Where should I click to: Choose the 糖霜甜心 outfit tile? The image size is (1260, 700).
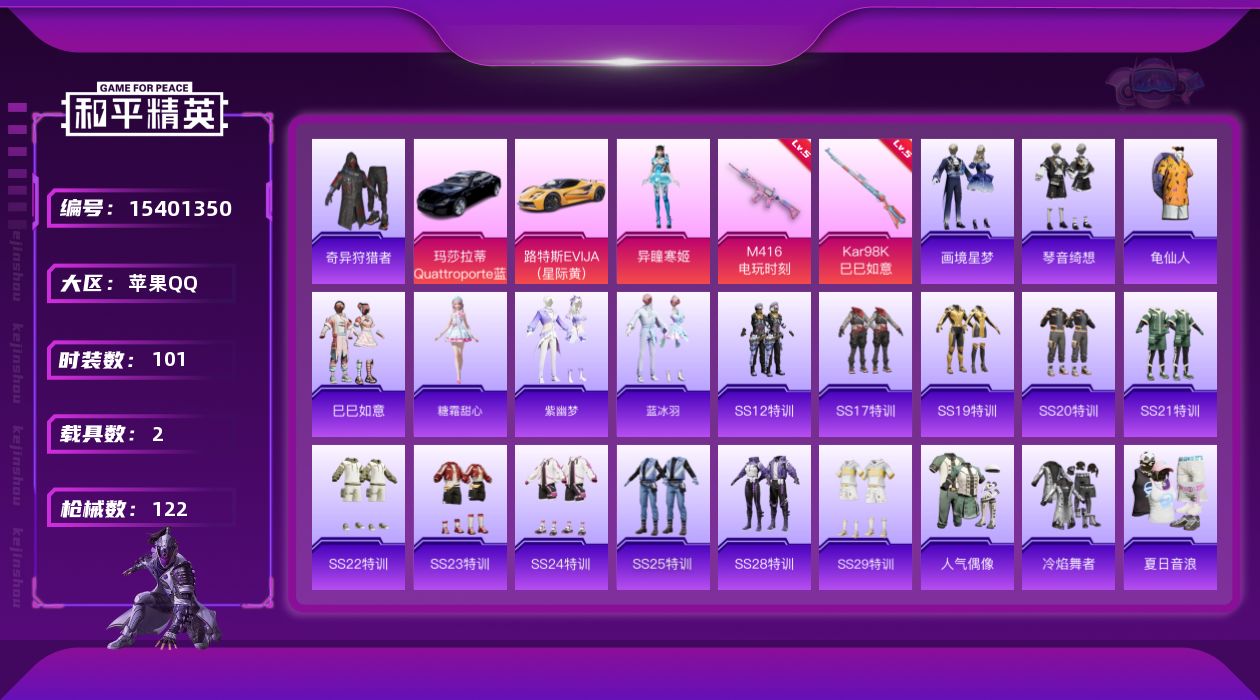click(x=460, y=364)
